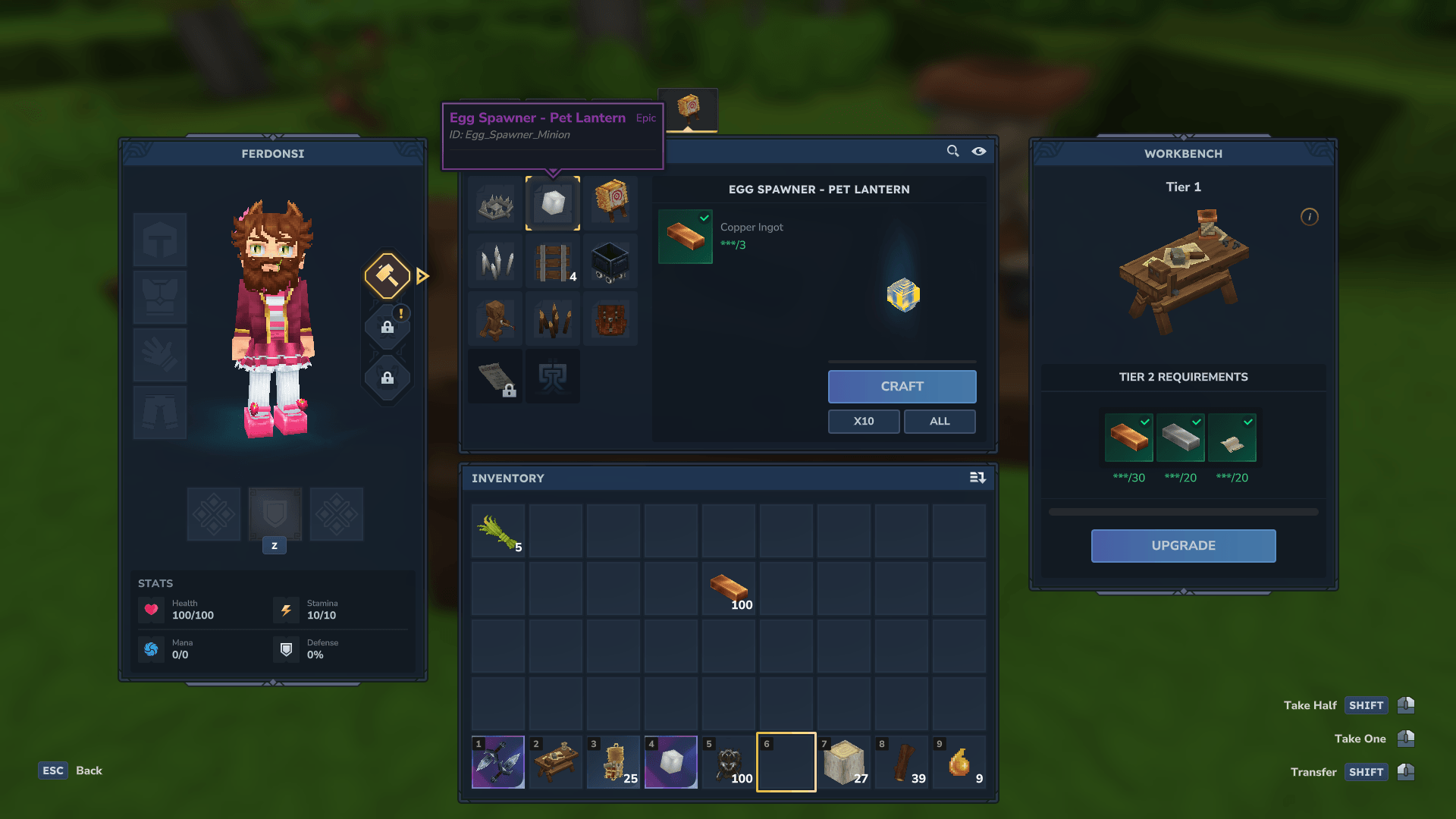
Task: Select the workbench in hotbar slot 2
Action: point(556,761)
